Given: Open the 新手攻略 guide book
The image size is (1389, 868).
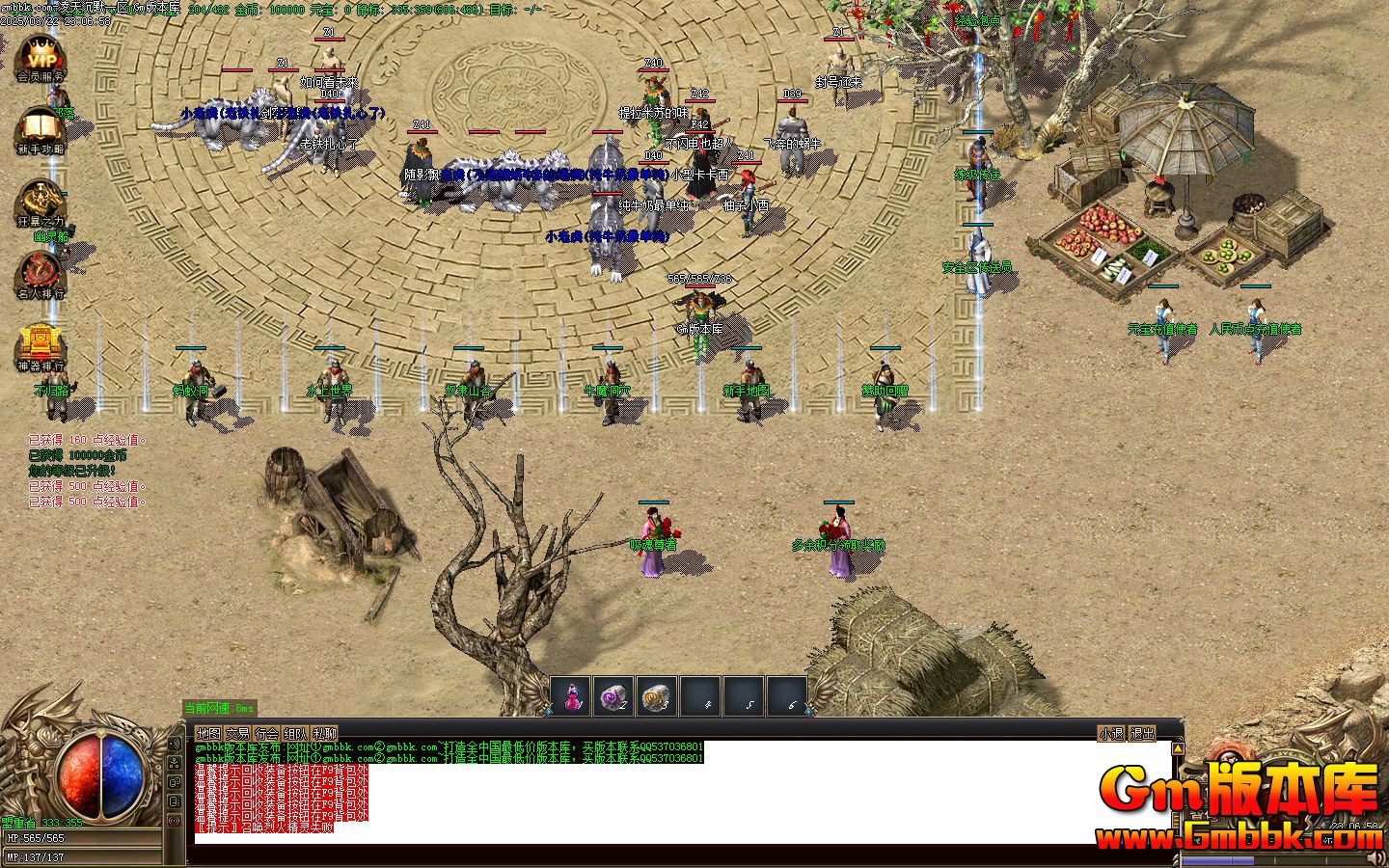Looking at the screenshot, I should (x=41, y=128).
